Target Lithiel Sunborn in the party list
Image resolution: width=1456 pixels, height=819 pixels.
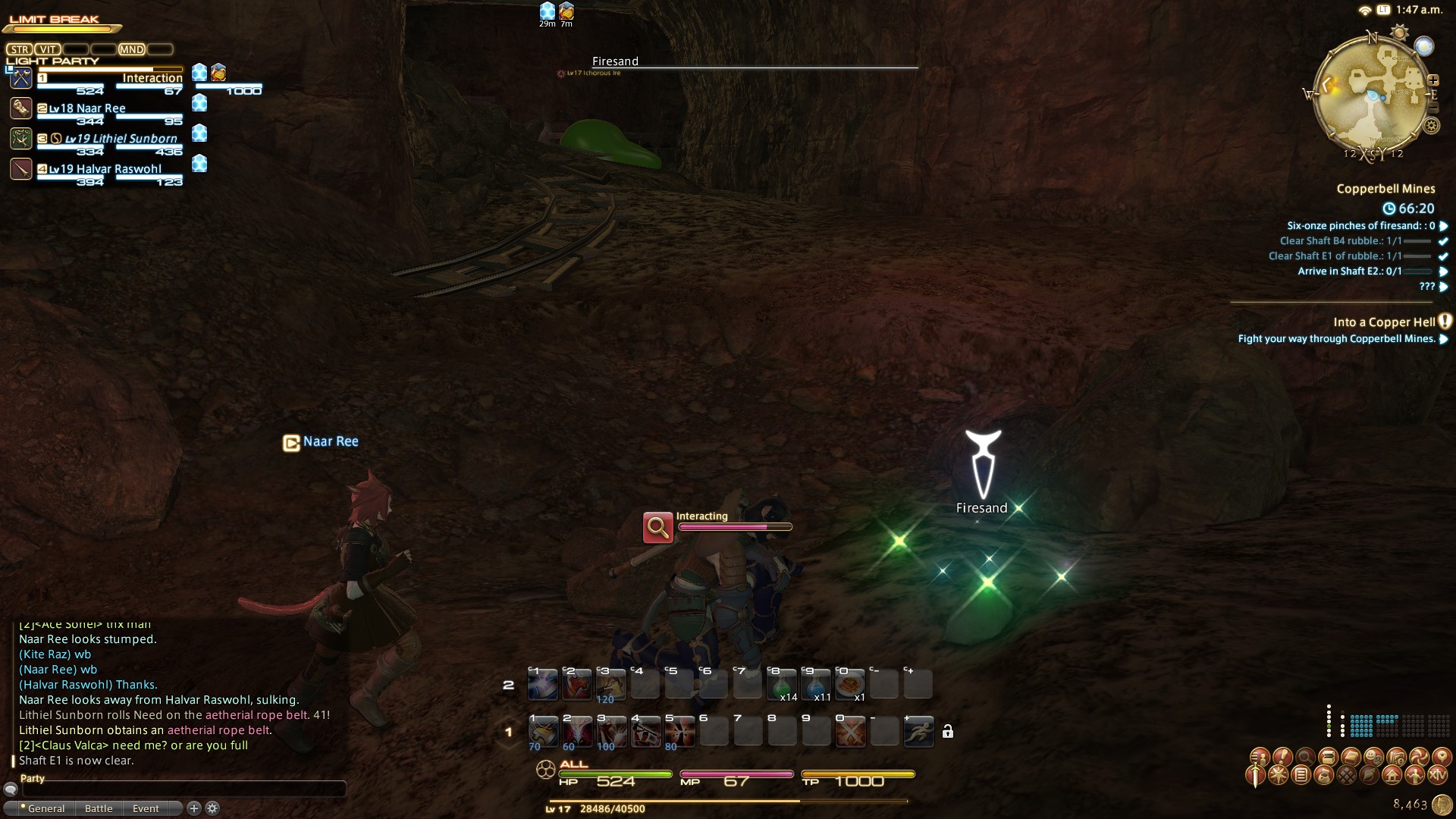click(x=121, y=139)
